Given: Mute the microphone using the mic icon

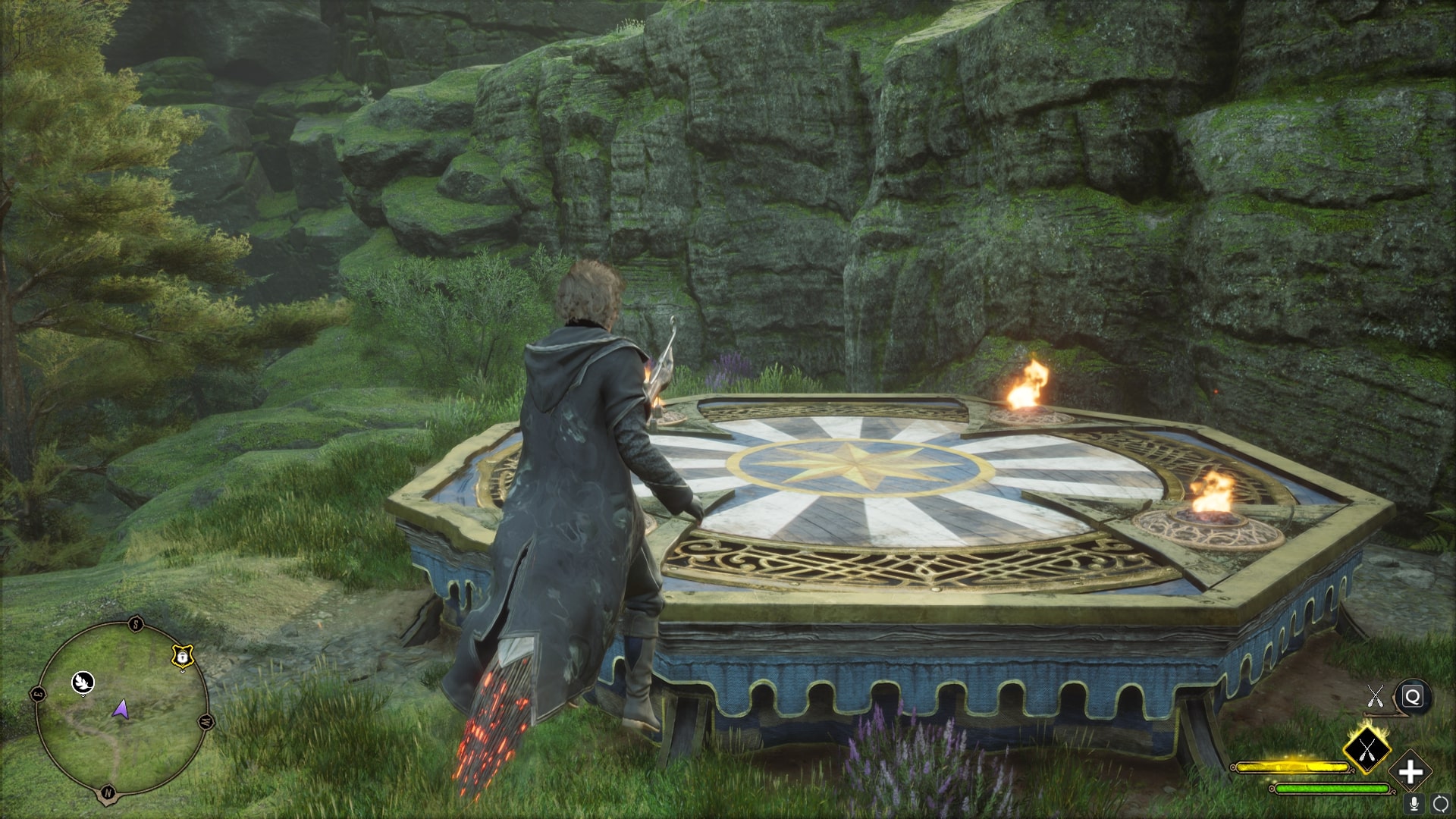Looking at the screenshot, I should tap(1414, 804).
